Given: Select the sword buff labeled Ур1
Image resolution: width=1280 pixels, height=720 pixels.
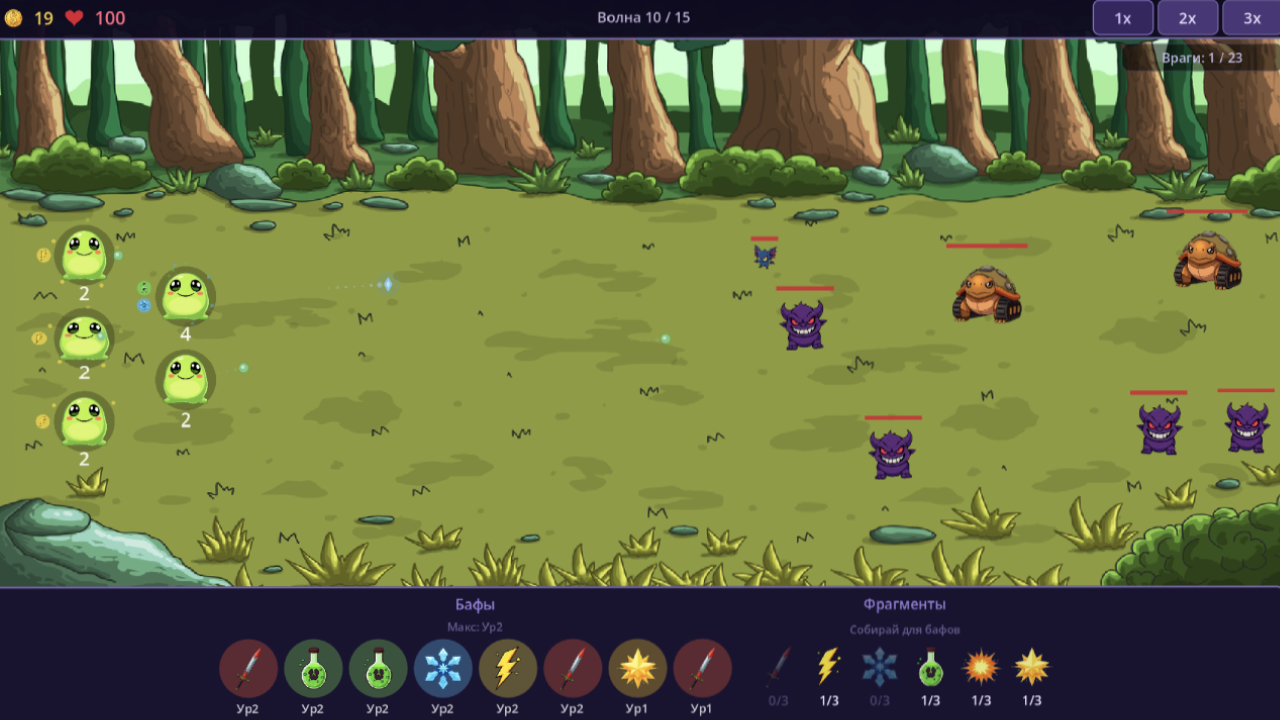Looking at the screenshot, I should click(702, 668).
